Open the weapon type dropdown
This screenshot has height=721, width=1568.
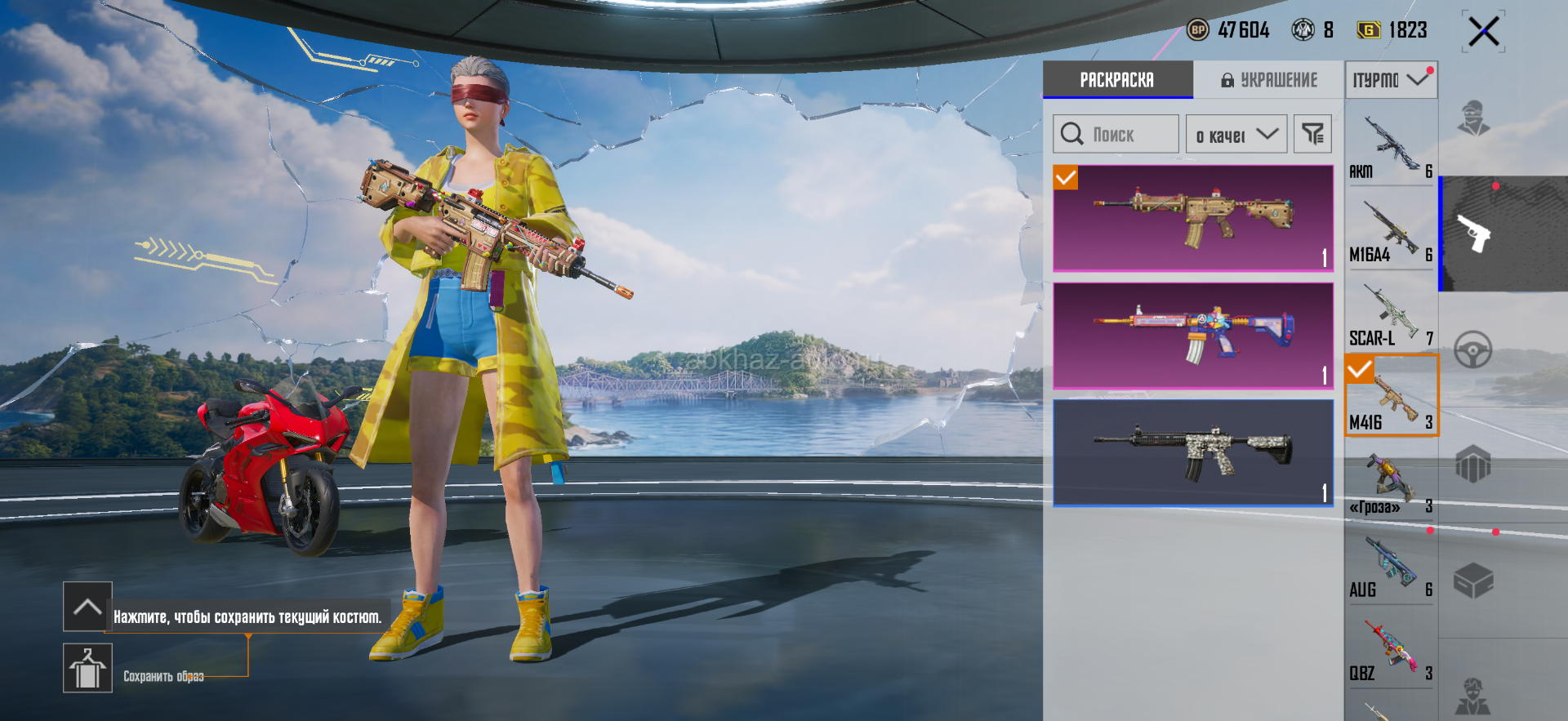pos(1391,80)
